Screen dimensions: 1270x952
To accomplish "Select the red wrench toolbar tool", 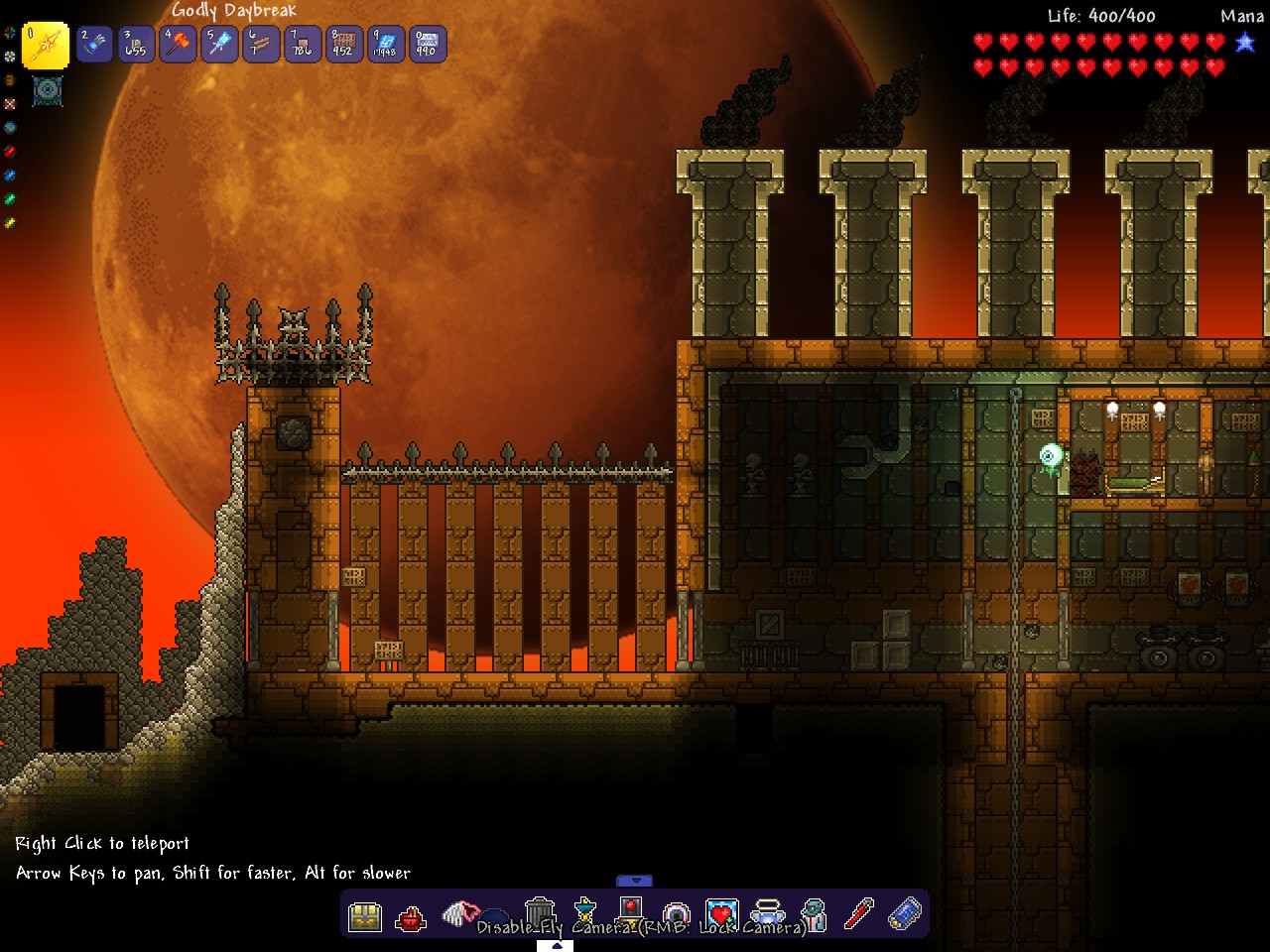I will [x=858, y=913].
